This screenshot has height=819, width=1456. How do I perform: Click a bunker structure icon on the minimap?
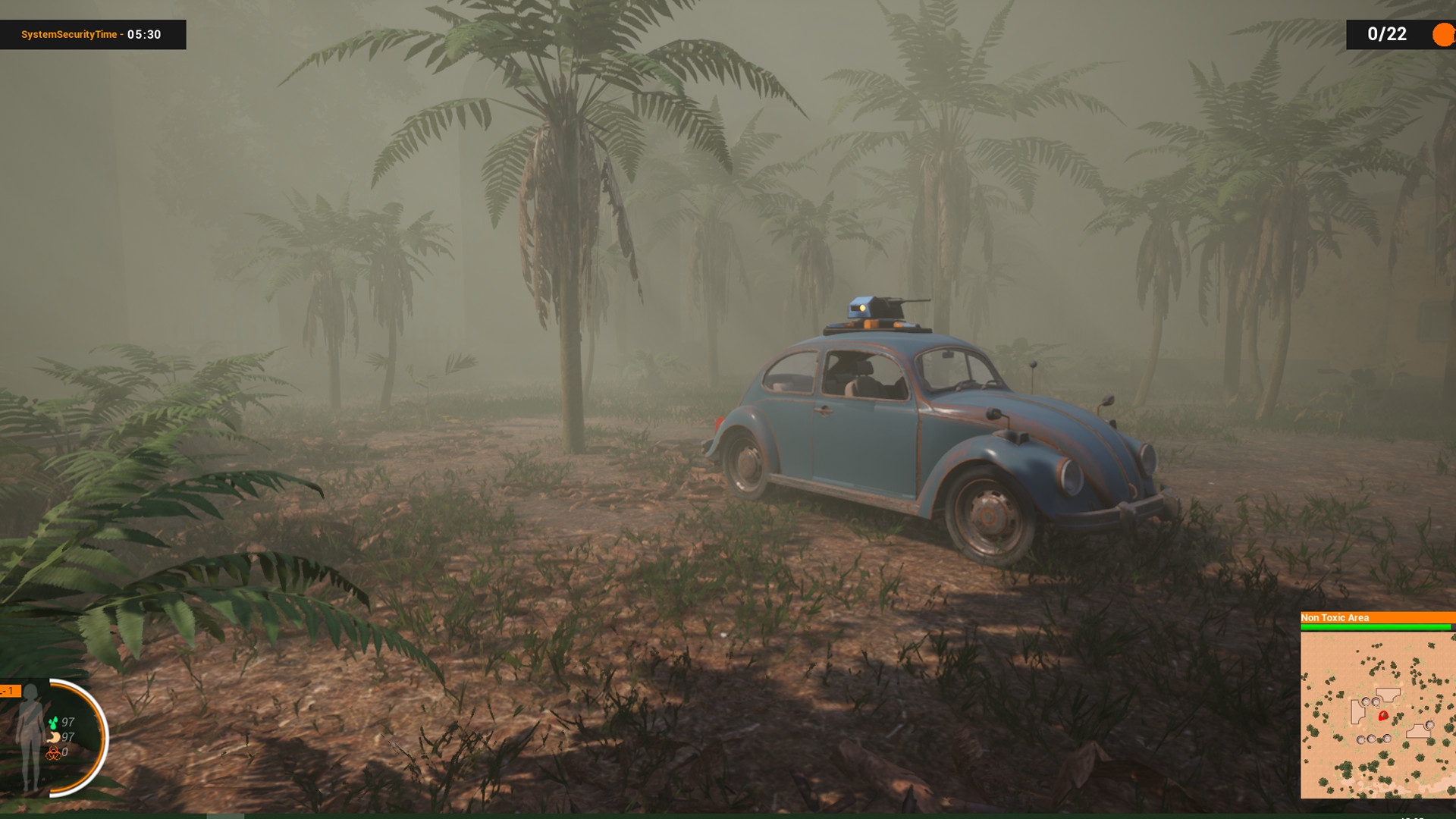point(1366,701)
